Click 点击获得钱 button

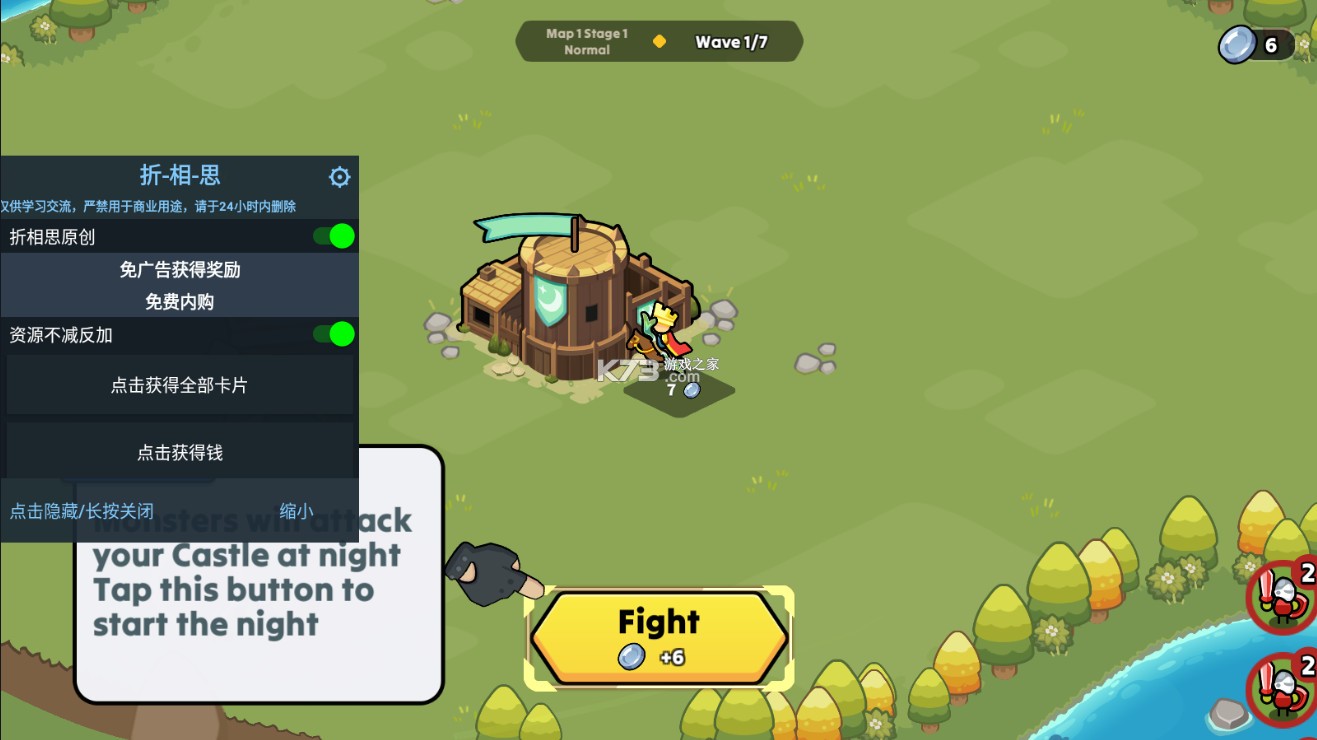point(180,452)
